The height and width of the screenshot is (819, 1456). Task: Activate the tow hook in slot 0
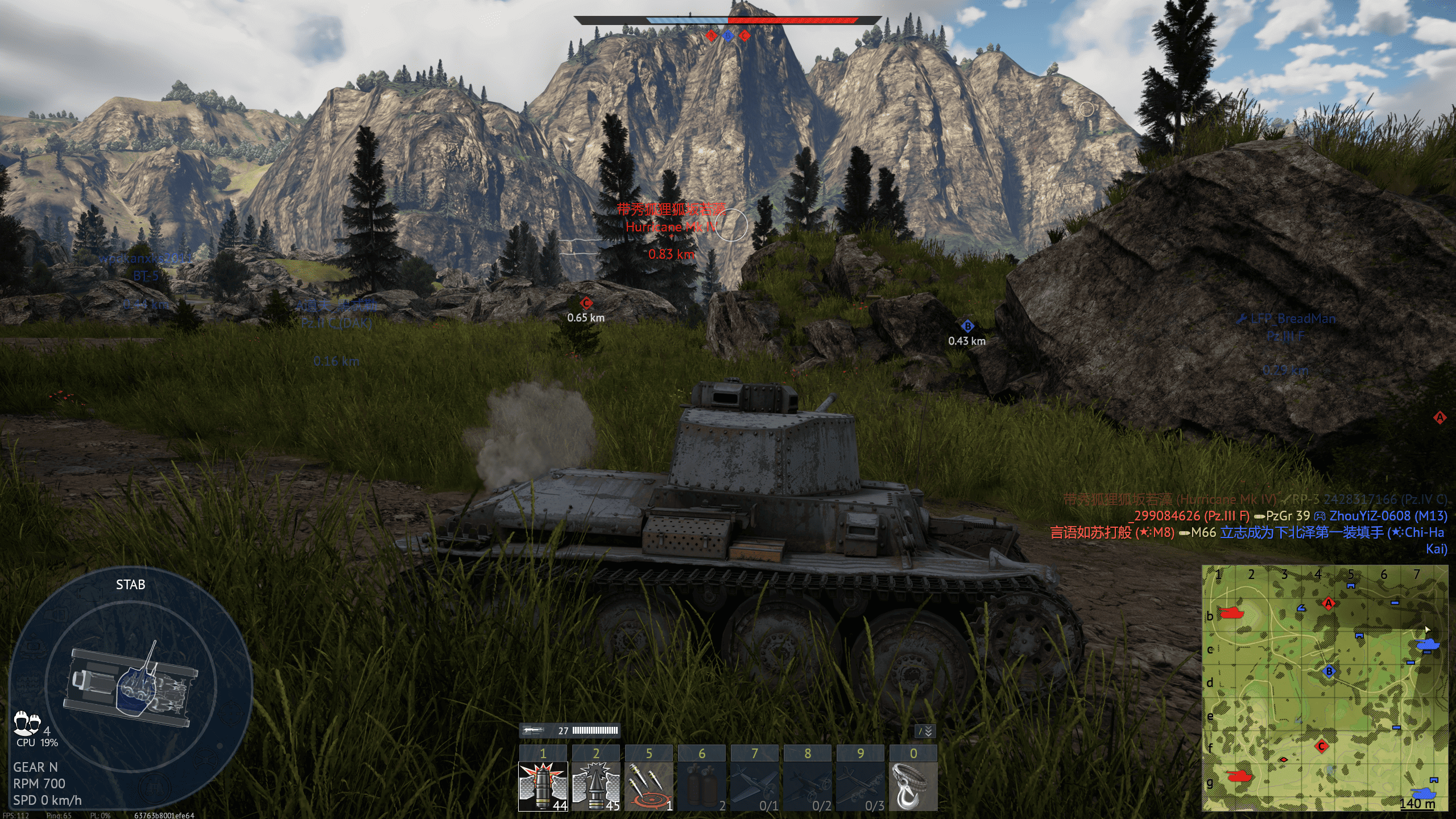(913, 786)
